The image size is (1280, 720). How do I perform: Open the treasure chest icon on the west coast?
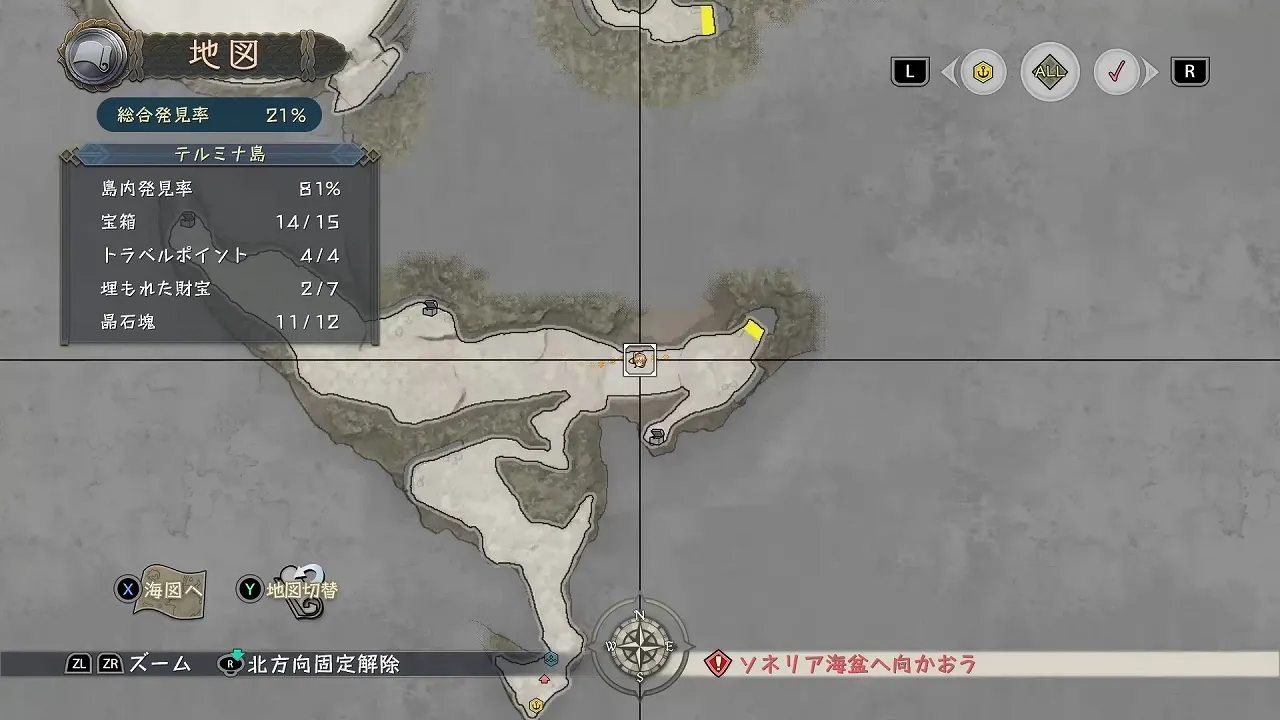point(430,308)
